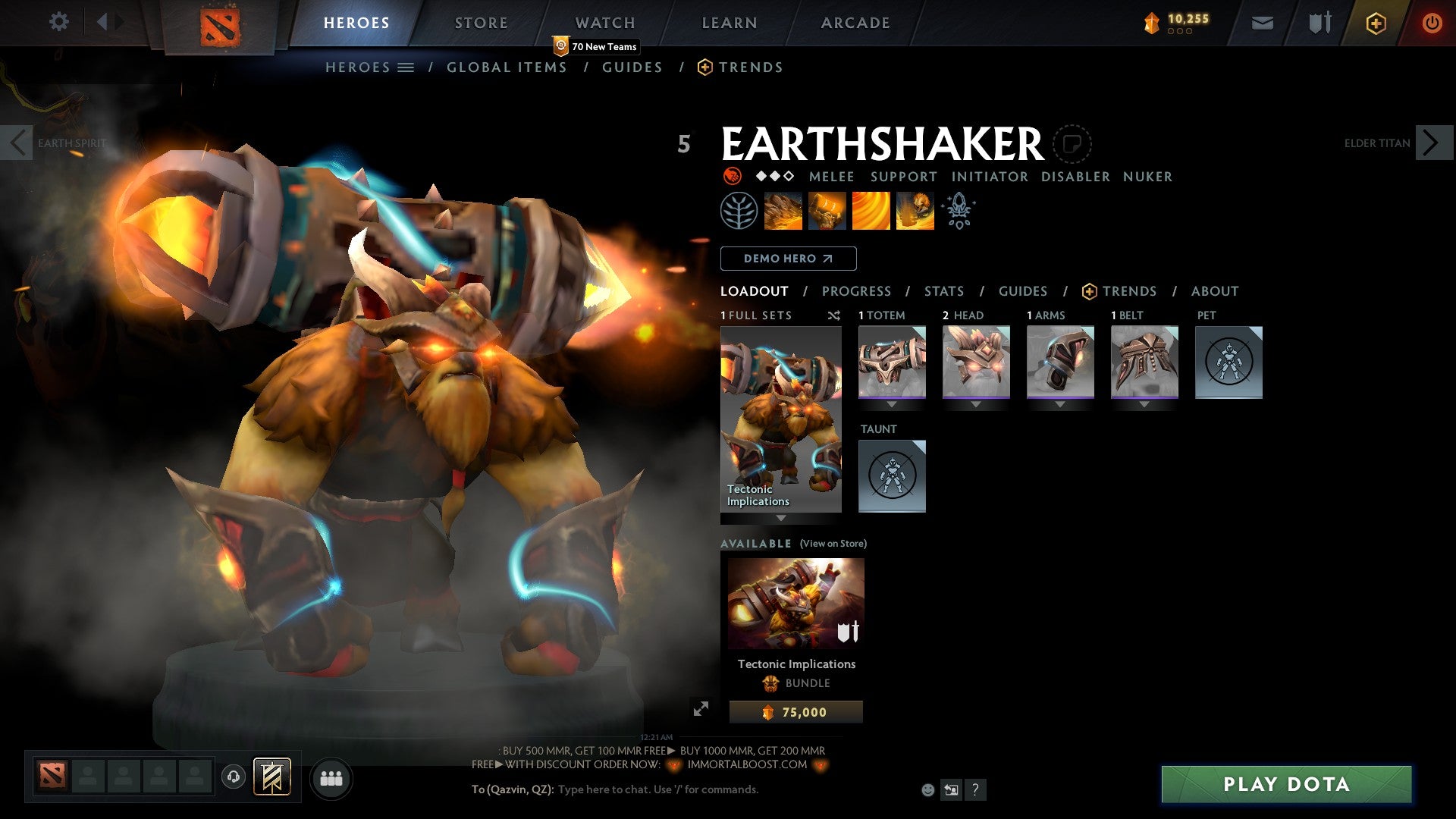Click the mail notifications envelope icon

1261,23
